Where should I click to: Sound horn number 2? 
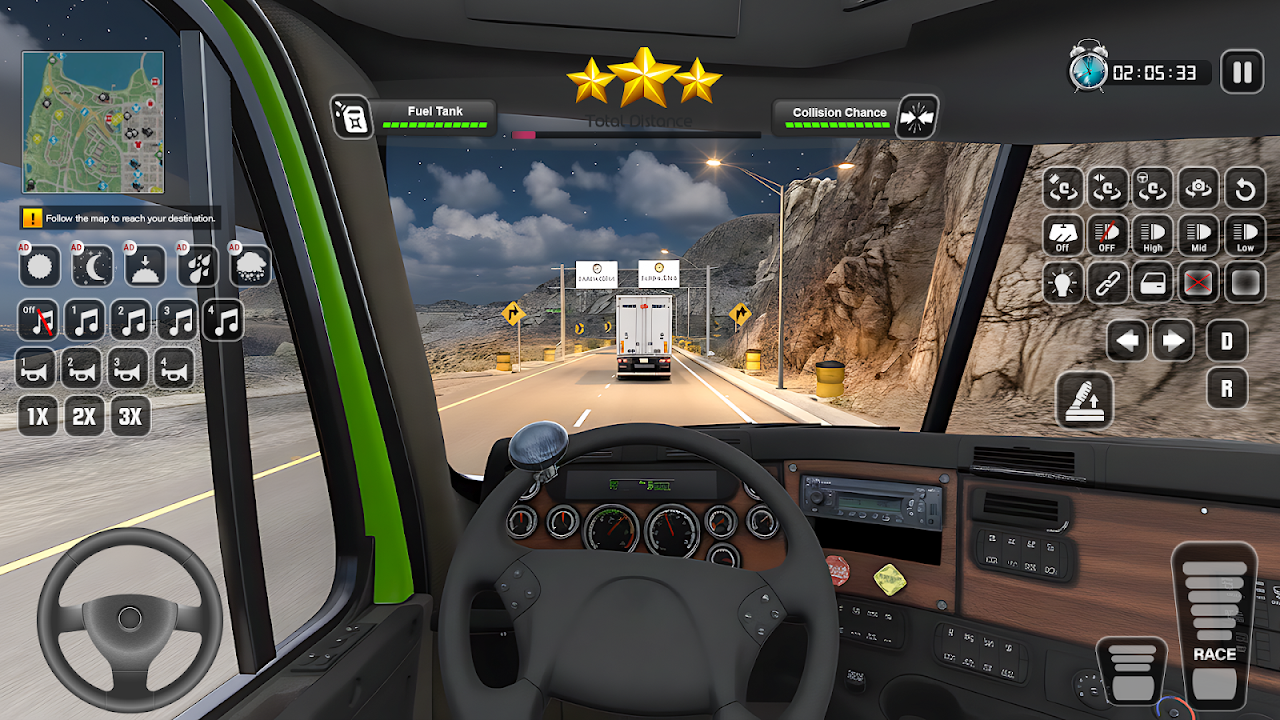[x=82, y=368]
